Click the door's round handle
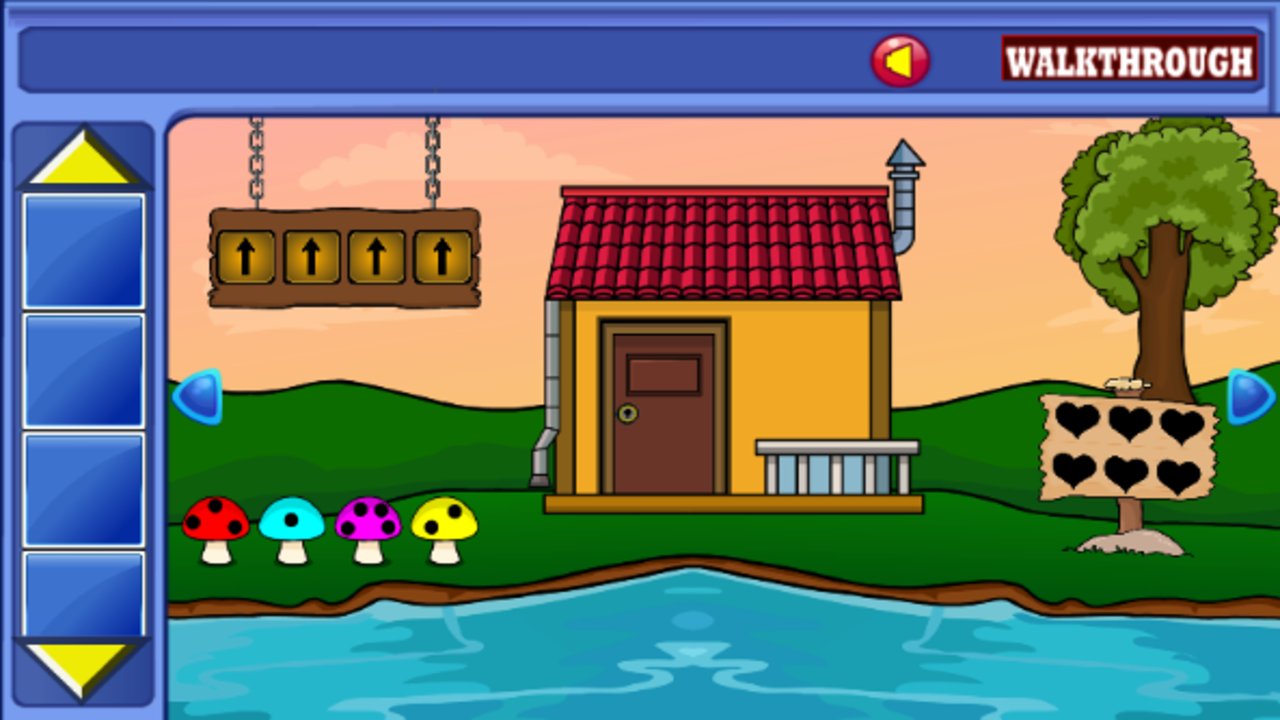Screen dimensions: 1280x720 click(629, 412)
